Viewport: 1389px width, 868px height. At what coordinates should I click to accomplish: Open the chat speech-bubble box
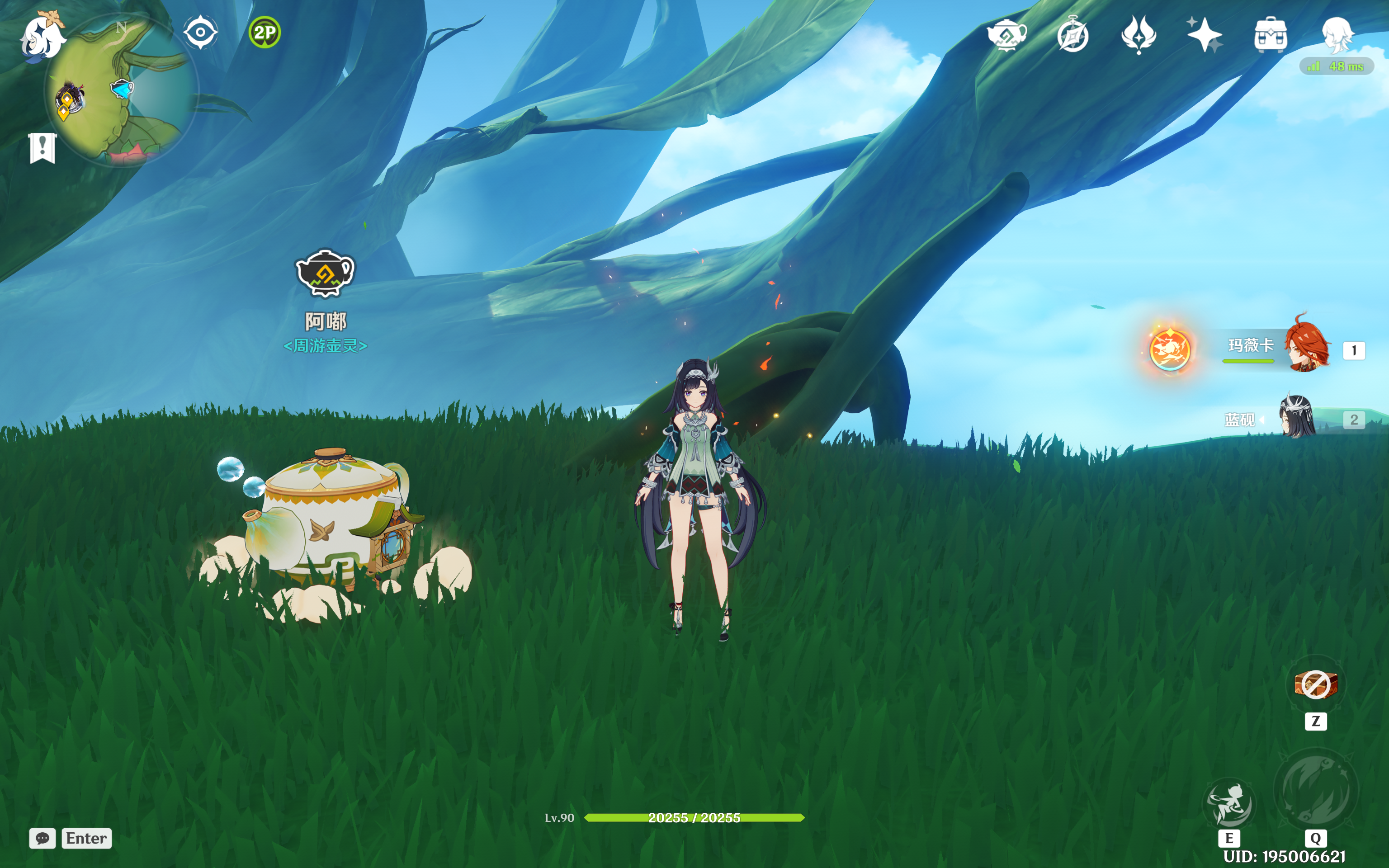coord(43,838)
